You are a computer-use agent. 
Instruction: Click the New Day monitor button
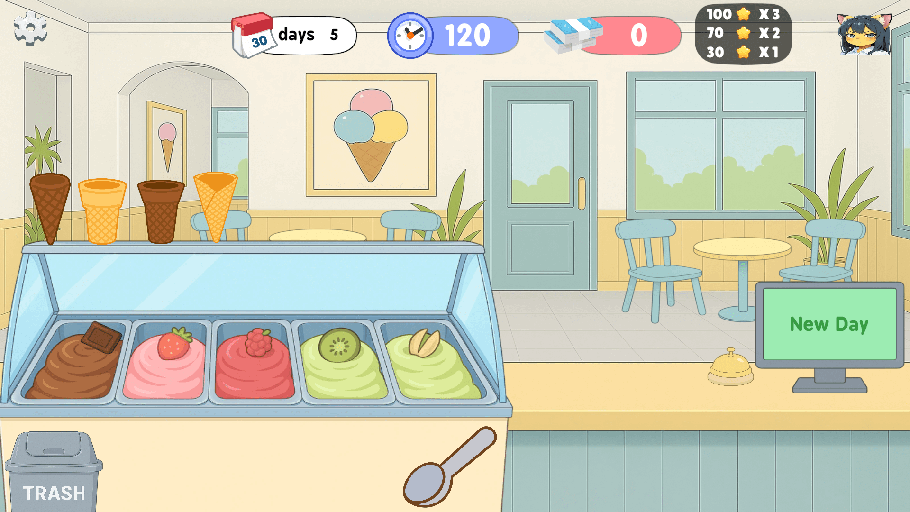(x=828, y=324)
